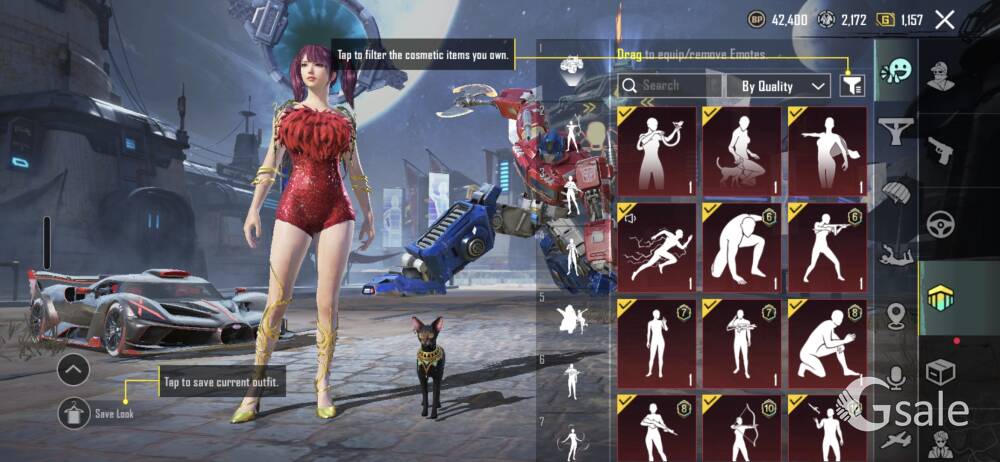Switch to the emotes smiley tab
Image resolution: width=1000 pixels, height=462 pixels.
pos(896,72)
